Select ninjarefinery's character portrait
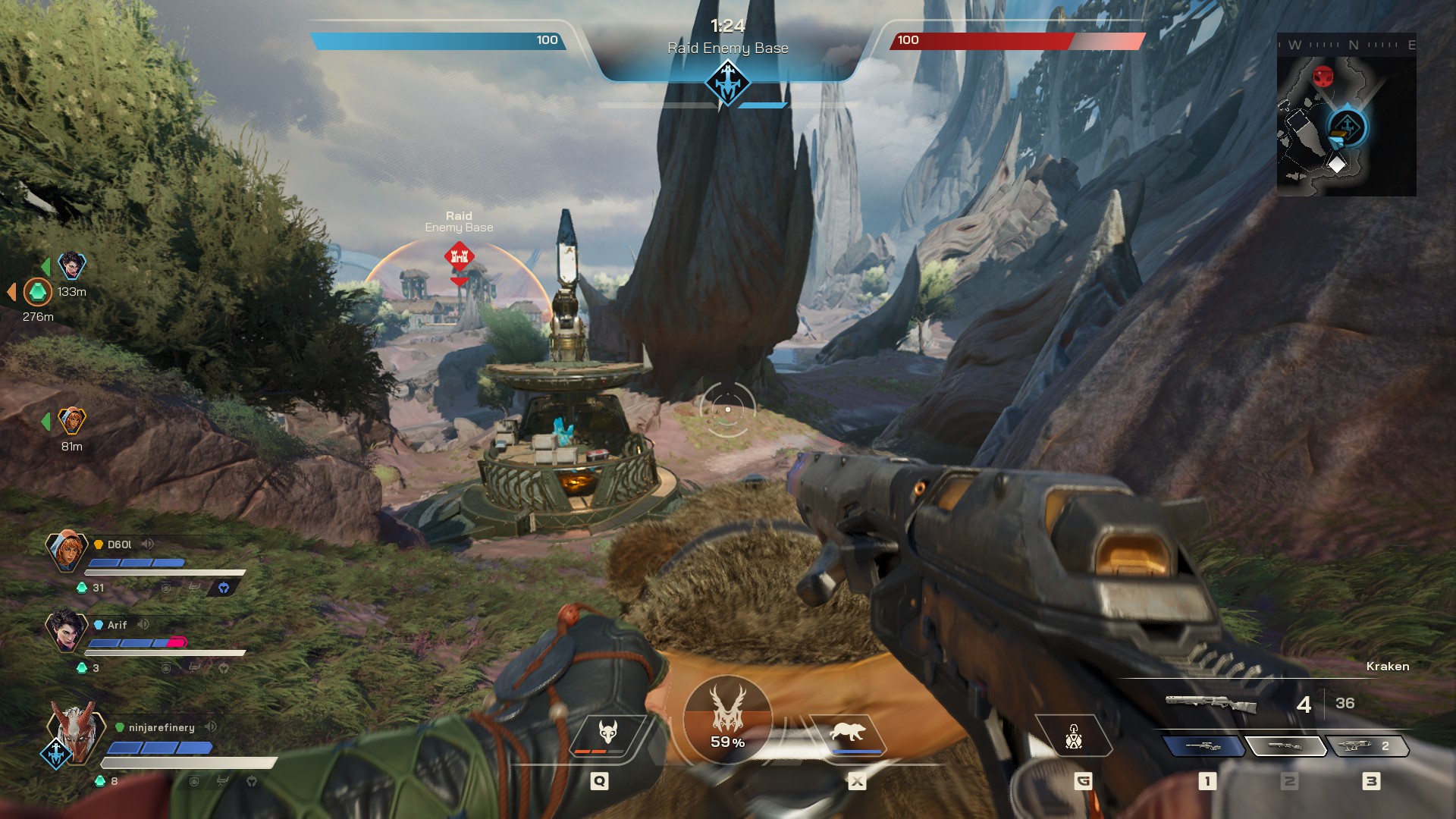The width and height of the screenshot is (1456, 819). (74, 732)
